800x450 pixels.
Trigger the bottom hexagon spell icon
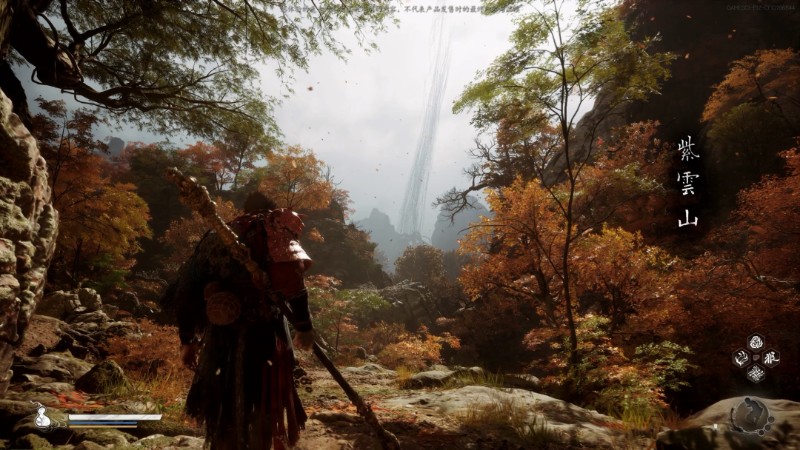point(756,373)
